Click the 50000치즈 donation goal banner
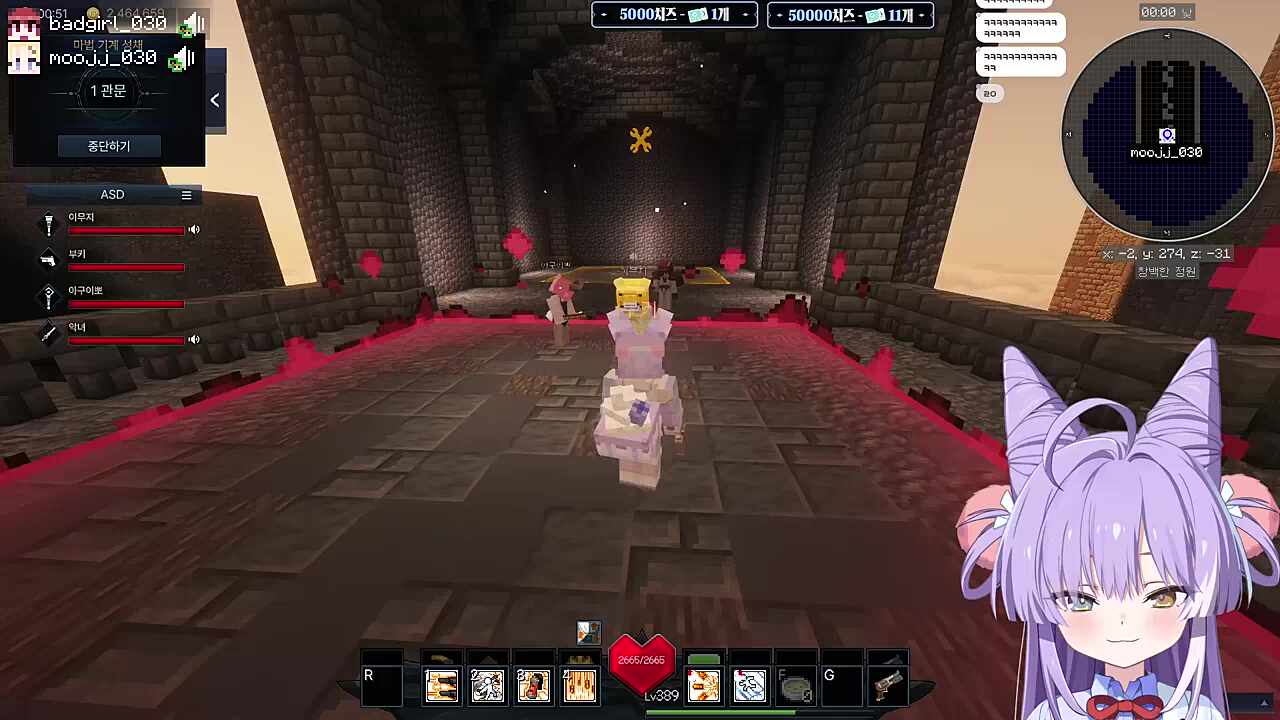The width and height of the screenshot is (1280, 720). point(850,15)
